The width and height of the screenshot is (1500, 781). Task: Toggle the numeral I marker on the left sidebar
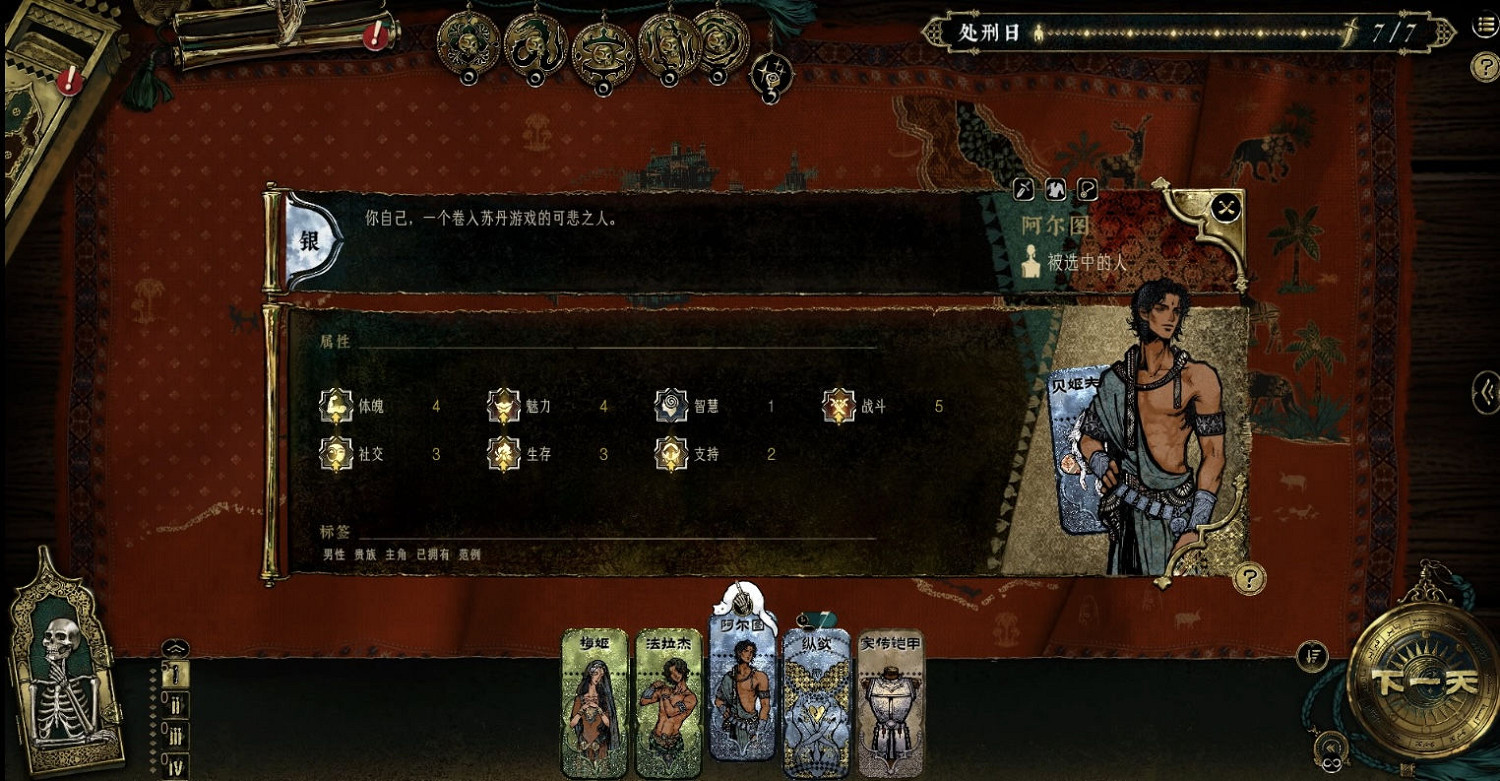[x=175, y=672]
